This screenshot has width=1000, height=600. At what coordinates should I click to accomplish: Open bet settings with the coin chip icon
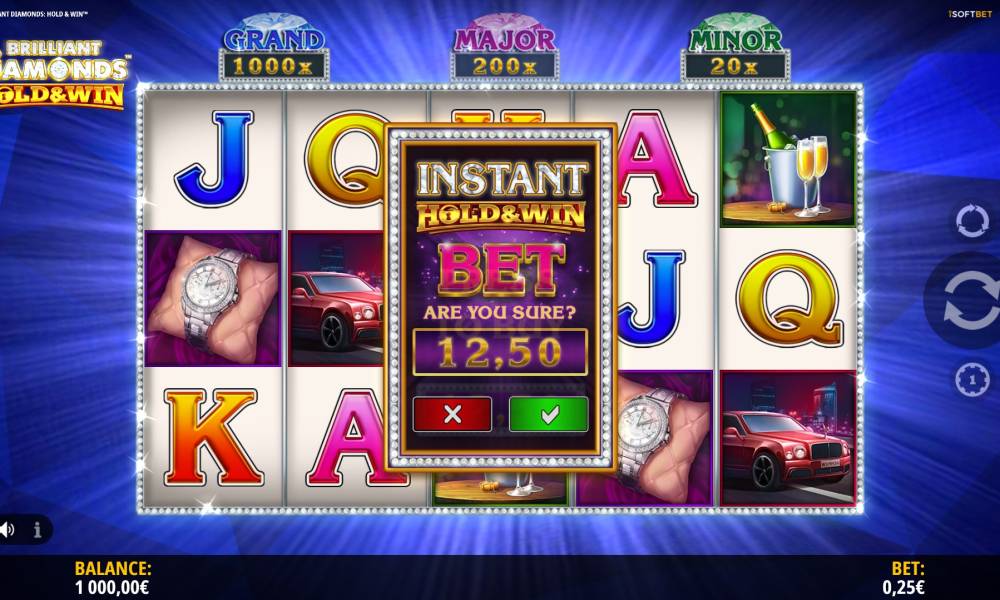(x=971, y=379)
